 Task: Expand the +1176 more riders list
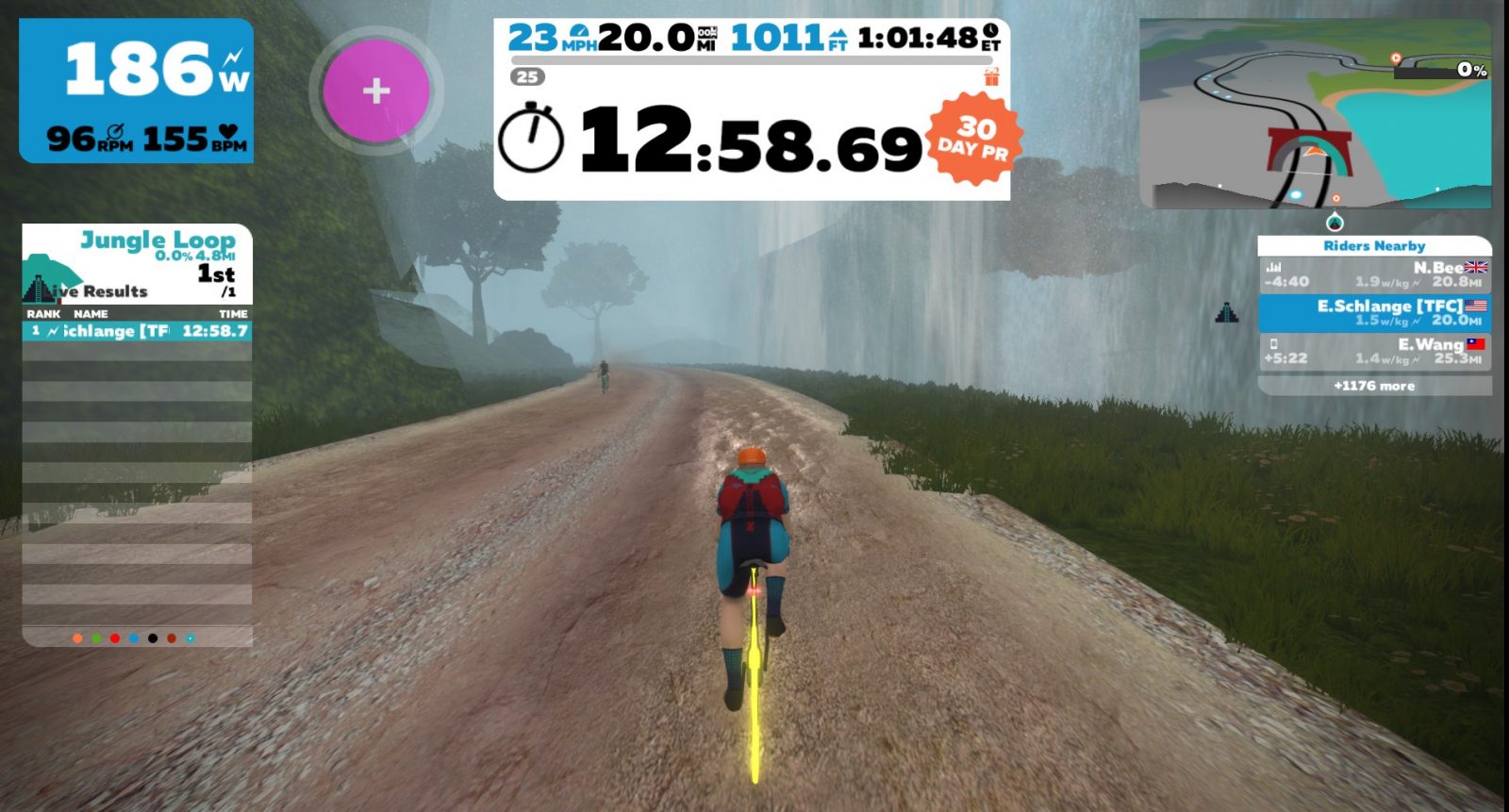(x=1374, y=386)
